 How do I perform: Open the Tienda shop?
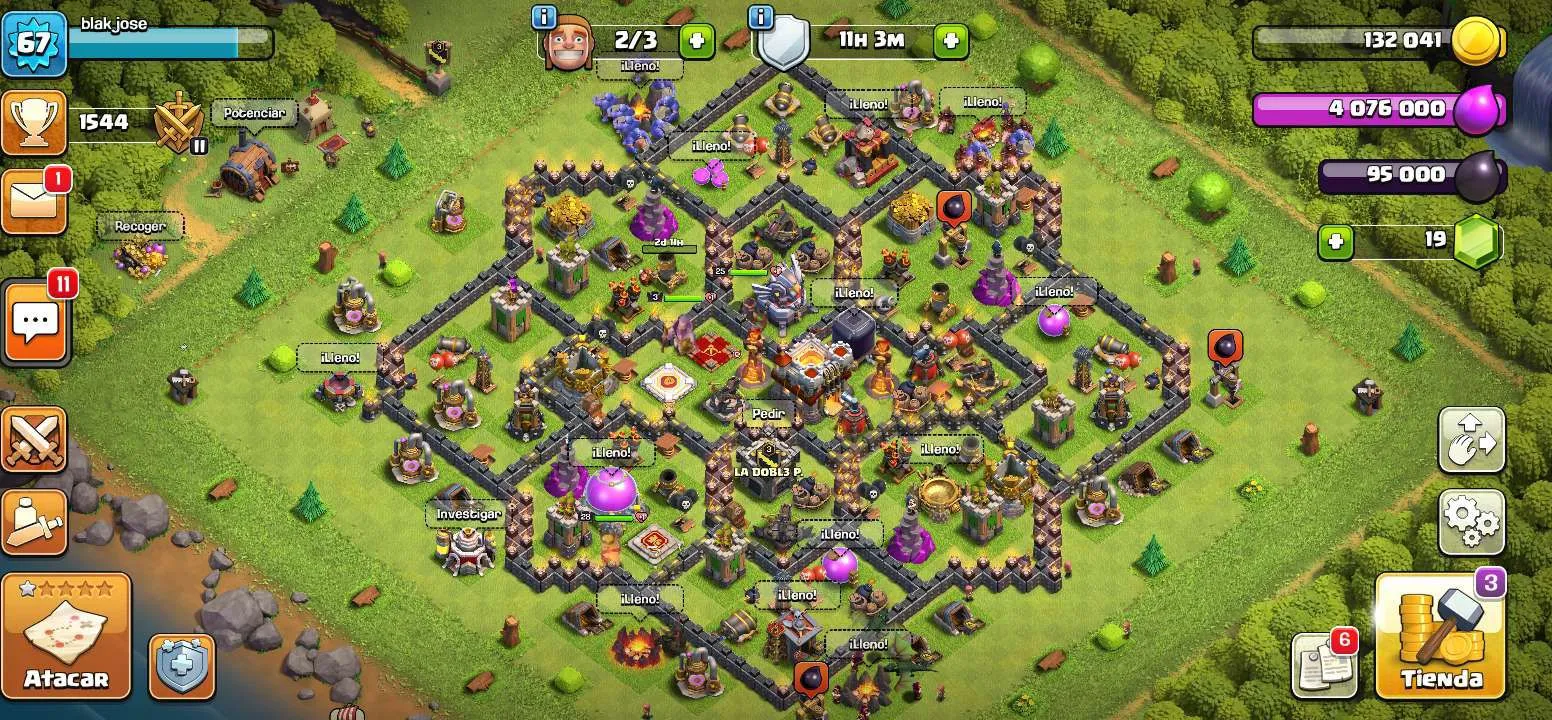(x=1440, y=637)
